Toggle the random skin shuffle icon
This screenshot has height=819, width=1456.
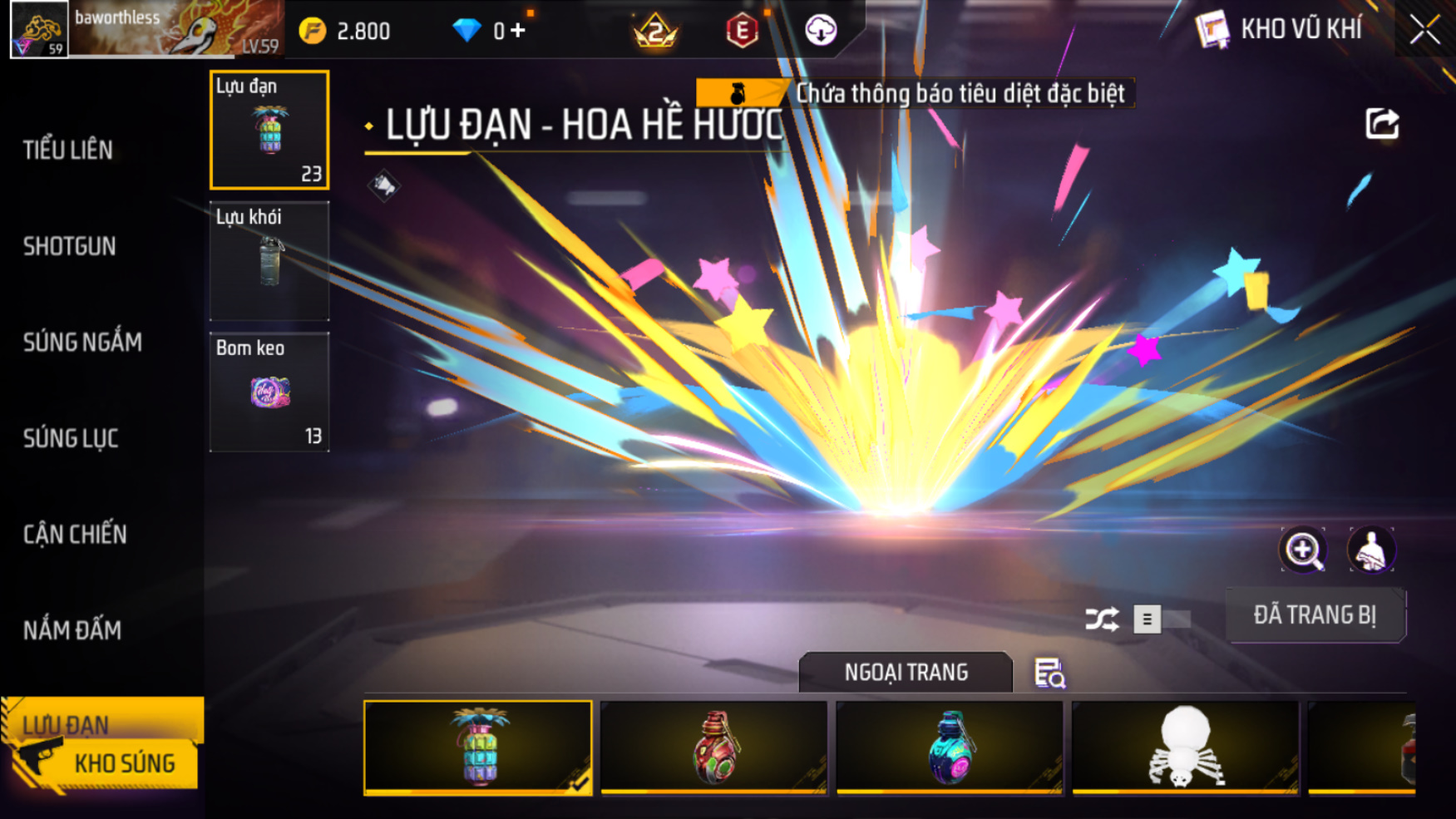point(1102,619)
